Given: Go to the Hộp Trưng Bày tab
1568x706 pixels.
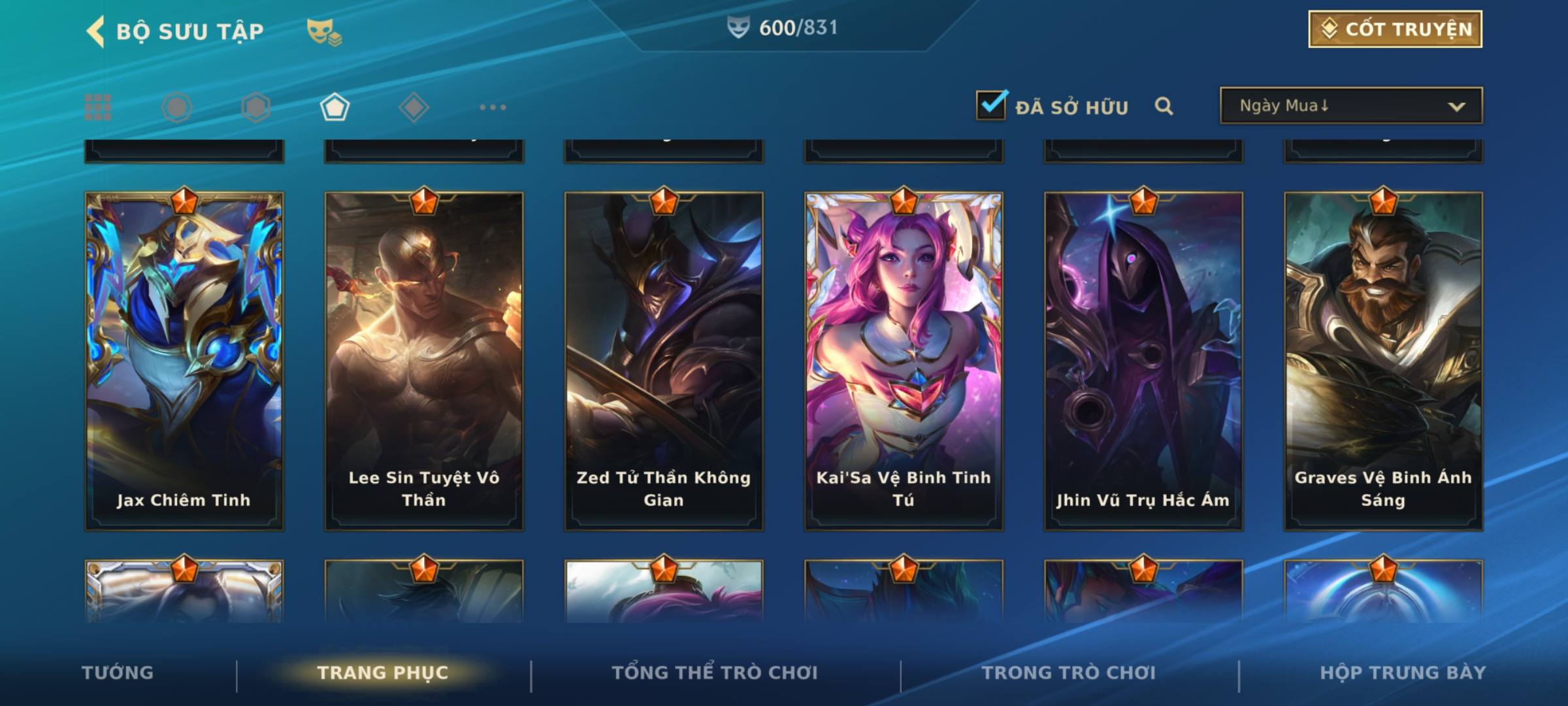Looking at the screenshot, I should click(1403, 673).
